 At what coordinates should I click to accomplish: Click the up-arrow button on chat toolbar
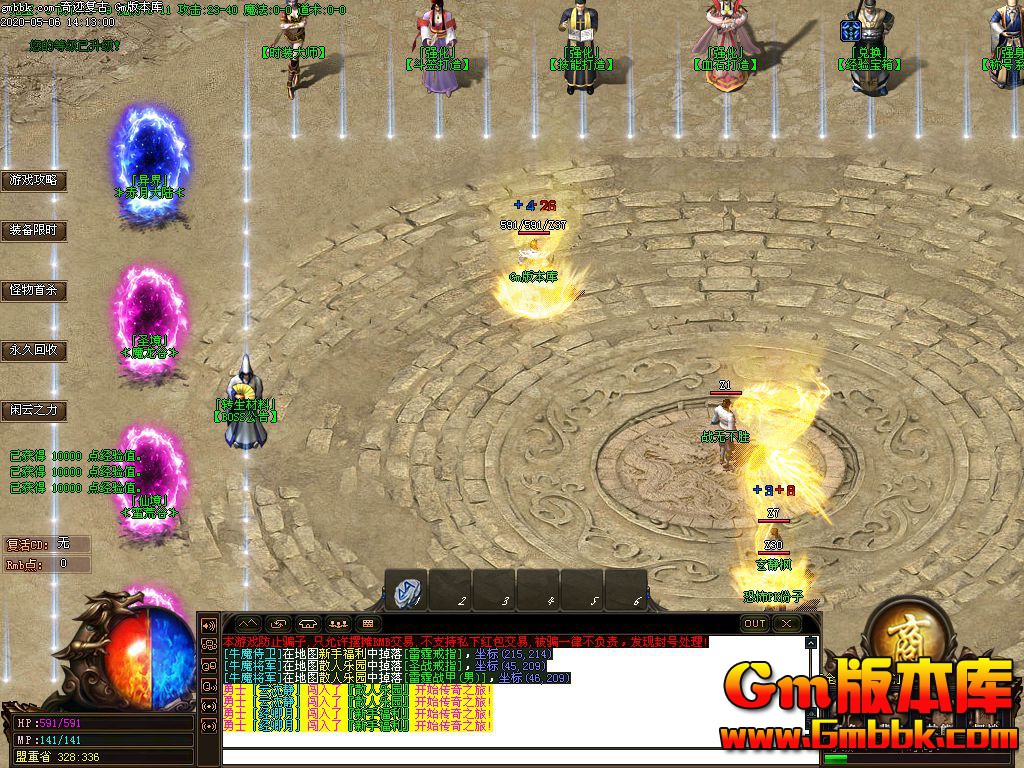click(247, 623)
